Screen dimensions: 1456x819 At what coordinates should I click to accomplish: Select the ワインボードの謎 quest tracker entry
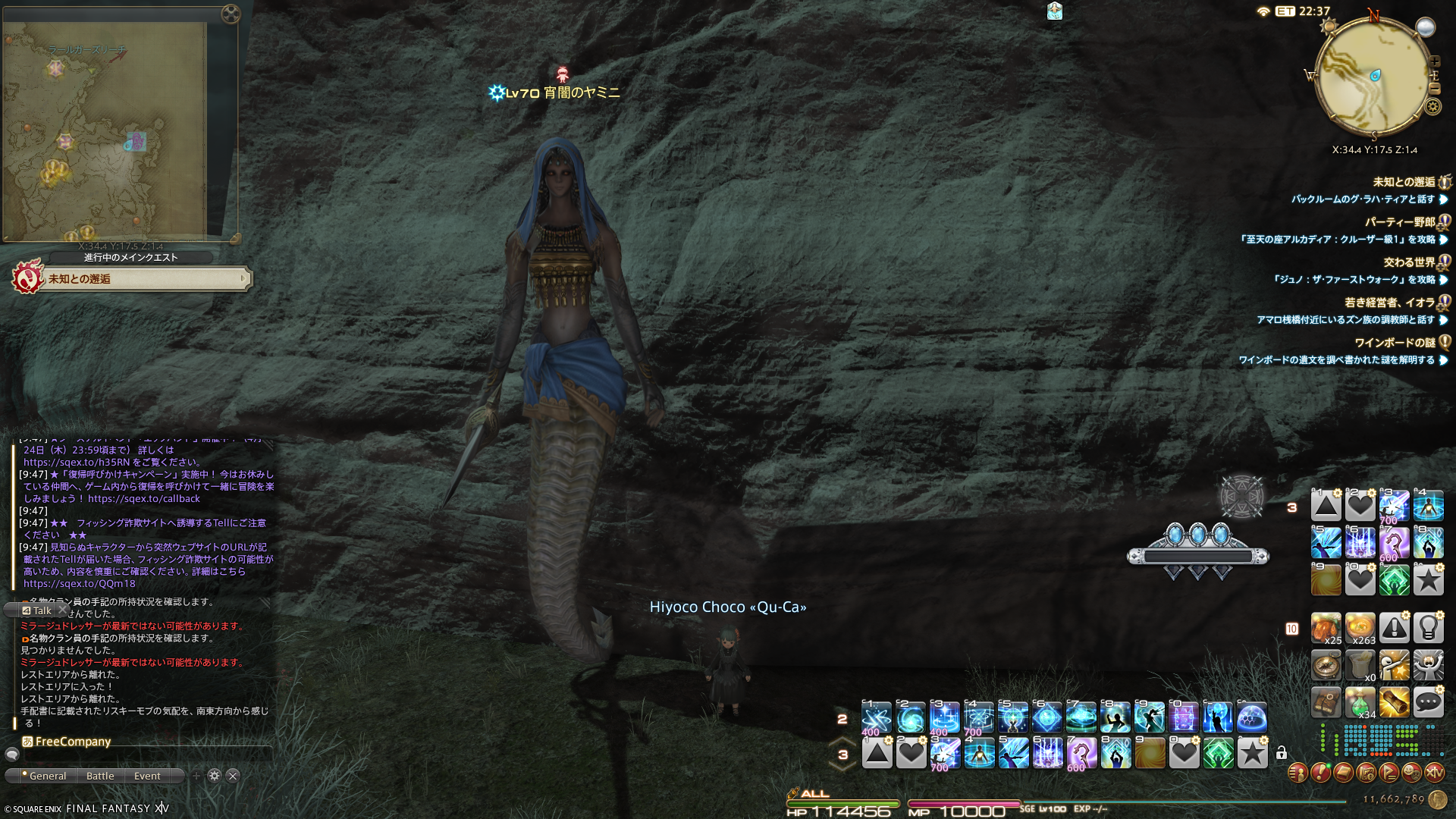1395,343
